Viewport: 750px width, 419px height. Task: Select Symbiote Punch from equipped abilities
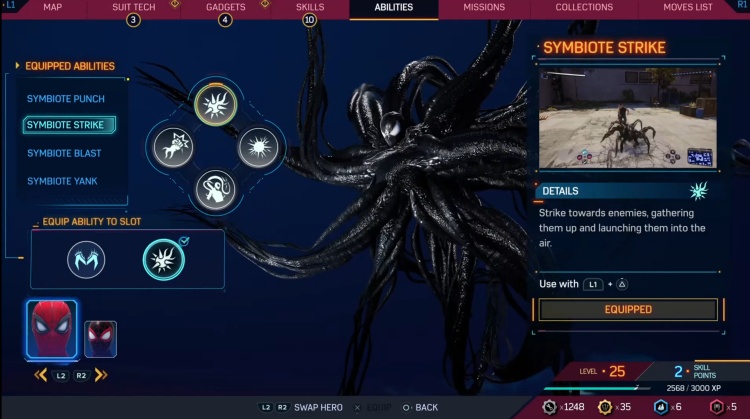click(x=66, y=99)
